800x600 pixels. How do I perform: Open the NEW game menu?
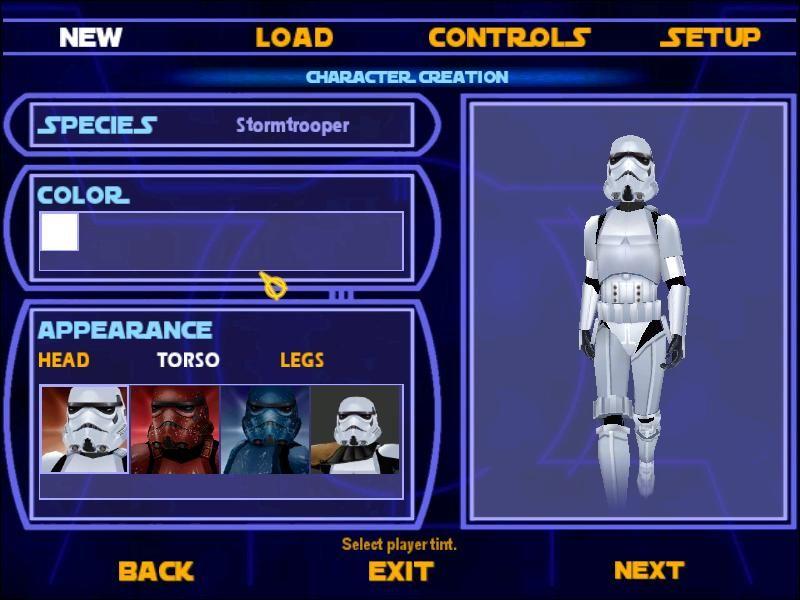[90, 38]
